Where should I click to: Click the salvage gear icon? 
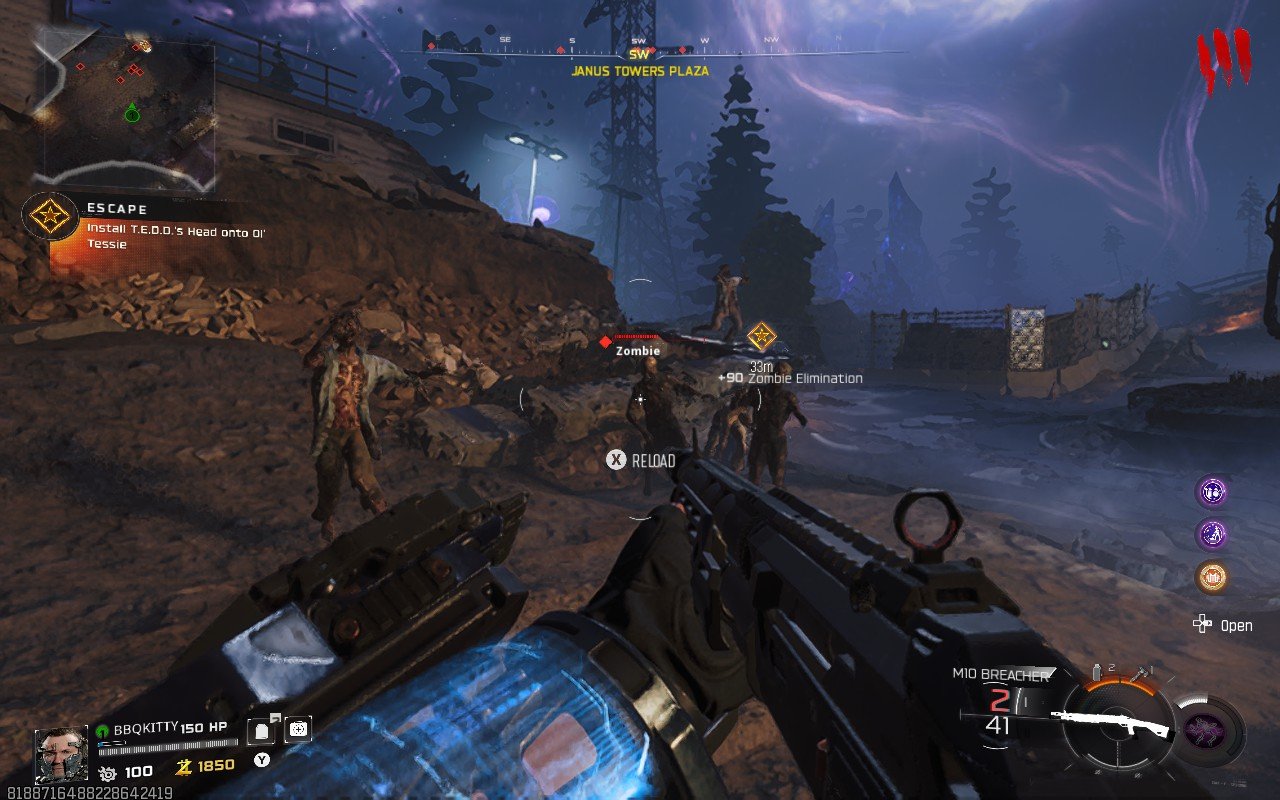(x=107, y=772)
